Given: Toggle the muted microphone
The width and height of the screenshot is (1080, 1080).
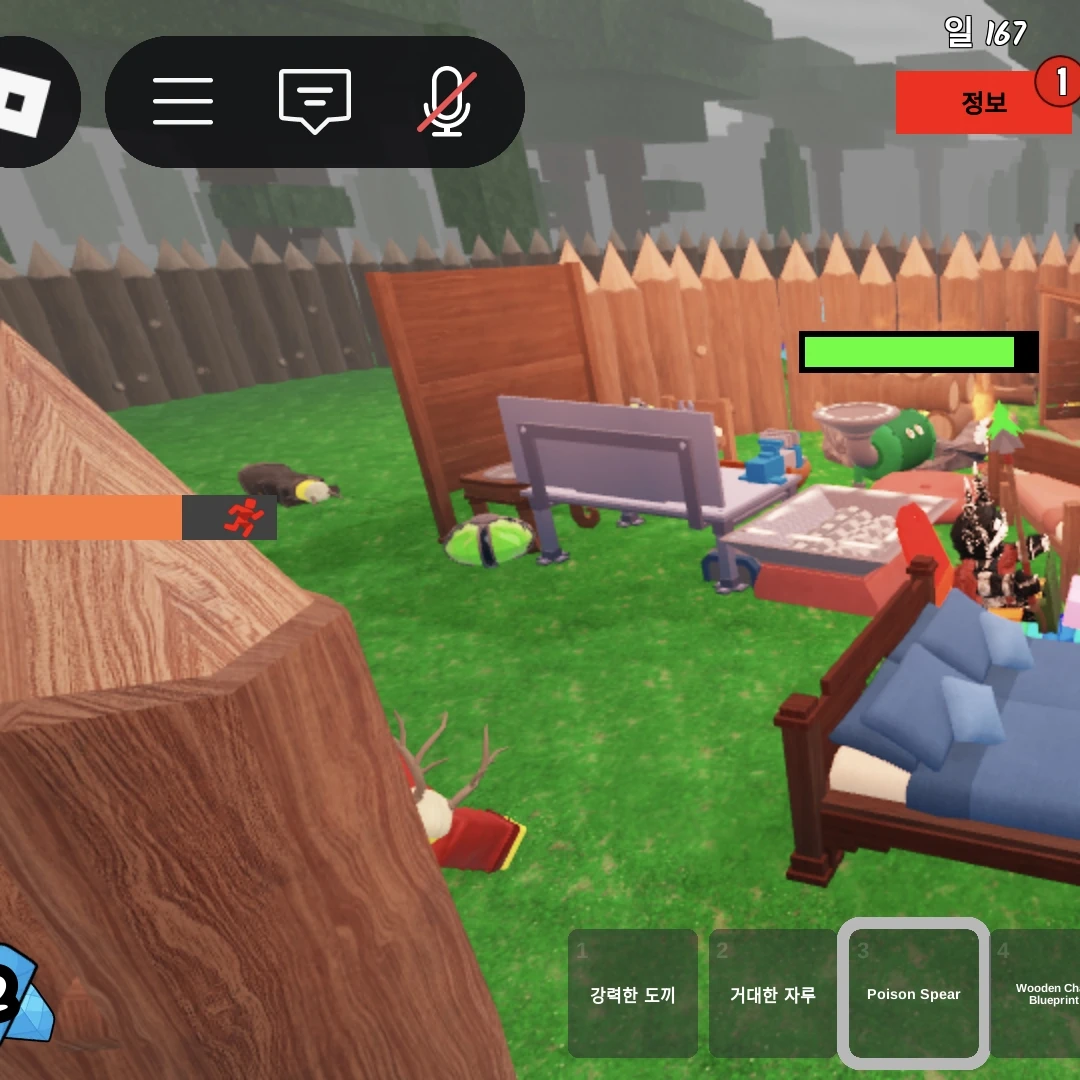Looking at the screenshot, I should coord(446,101).
